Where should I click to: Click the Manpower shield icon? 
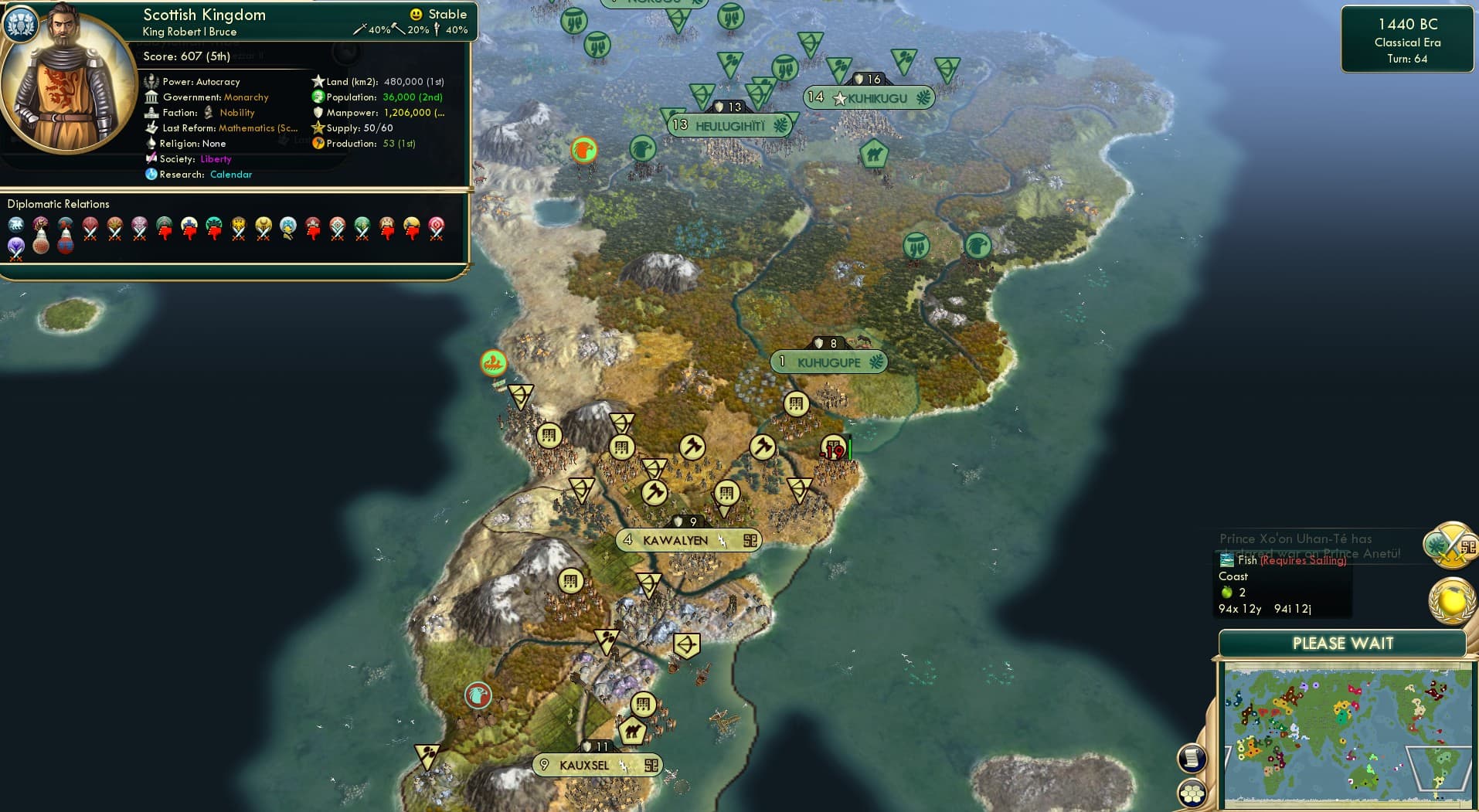pos(318,113)
